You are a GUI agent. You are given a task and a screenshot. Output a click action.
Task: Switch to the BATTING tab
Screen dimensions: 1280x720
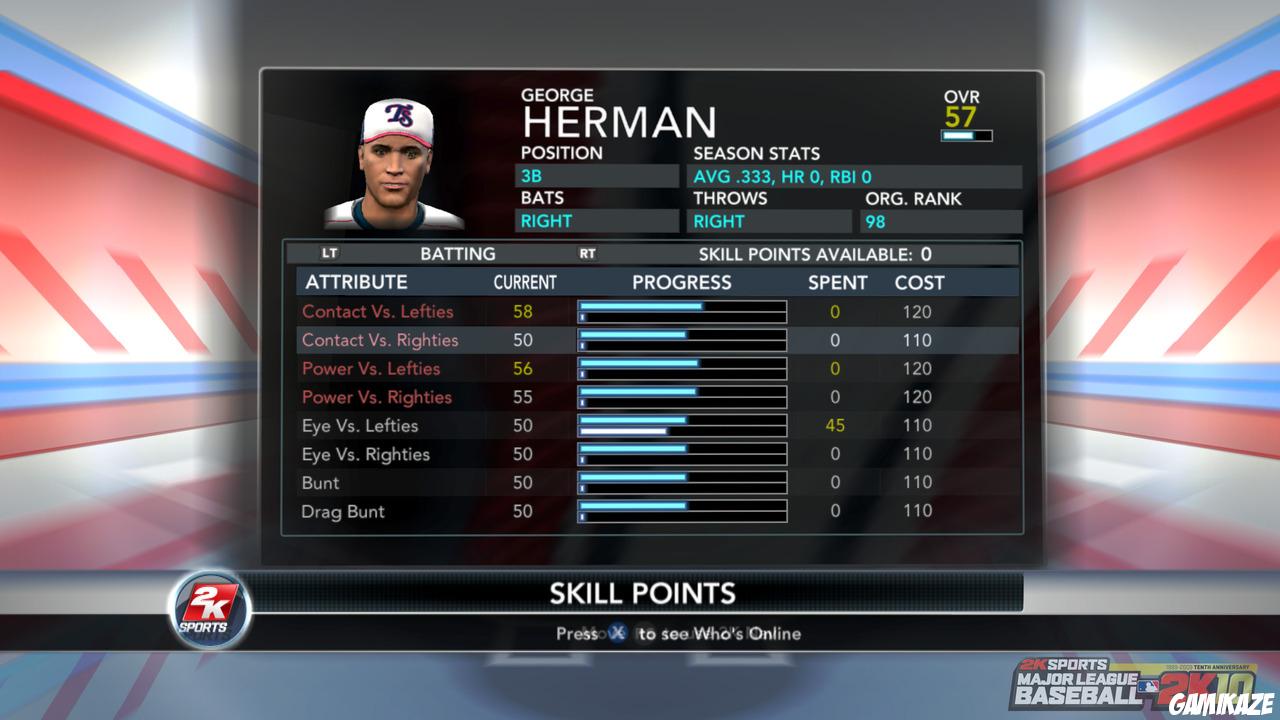coord(459,254)
